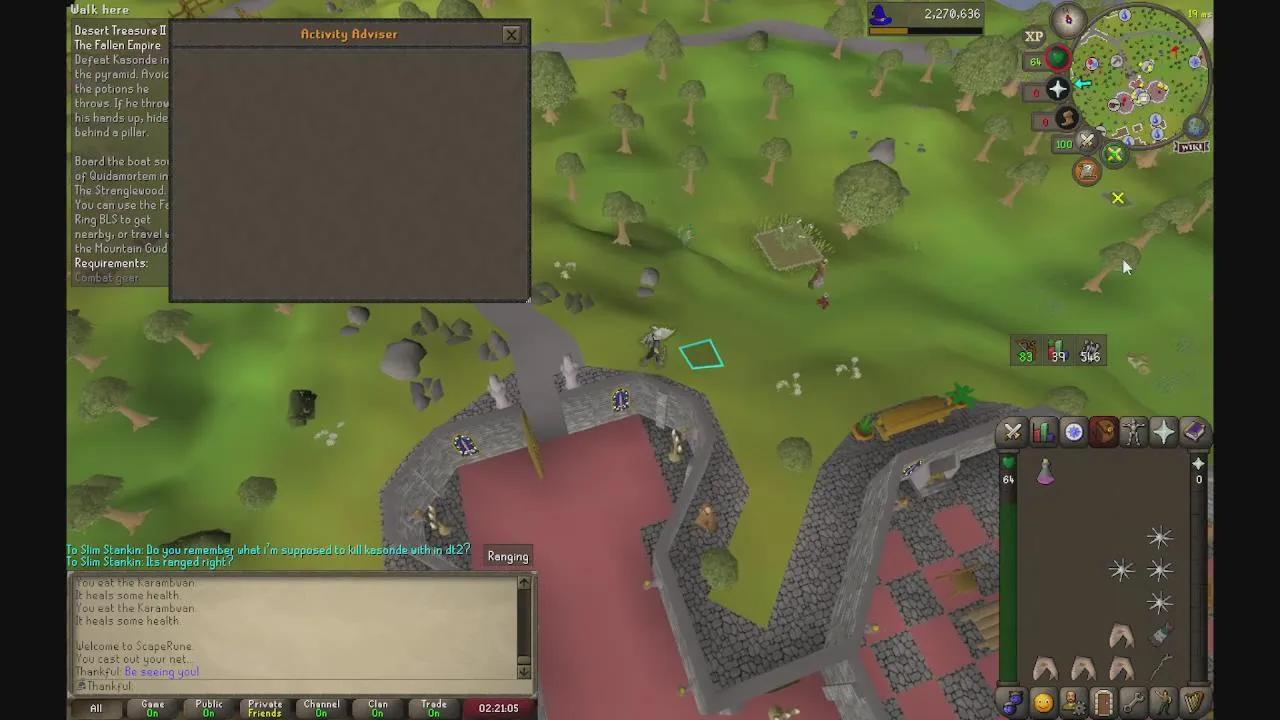Image resolution: width=1280 pixels, height=720 pixels.
Task: Open the Emotes tab
Action: click(x=1163, y=702)
